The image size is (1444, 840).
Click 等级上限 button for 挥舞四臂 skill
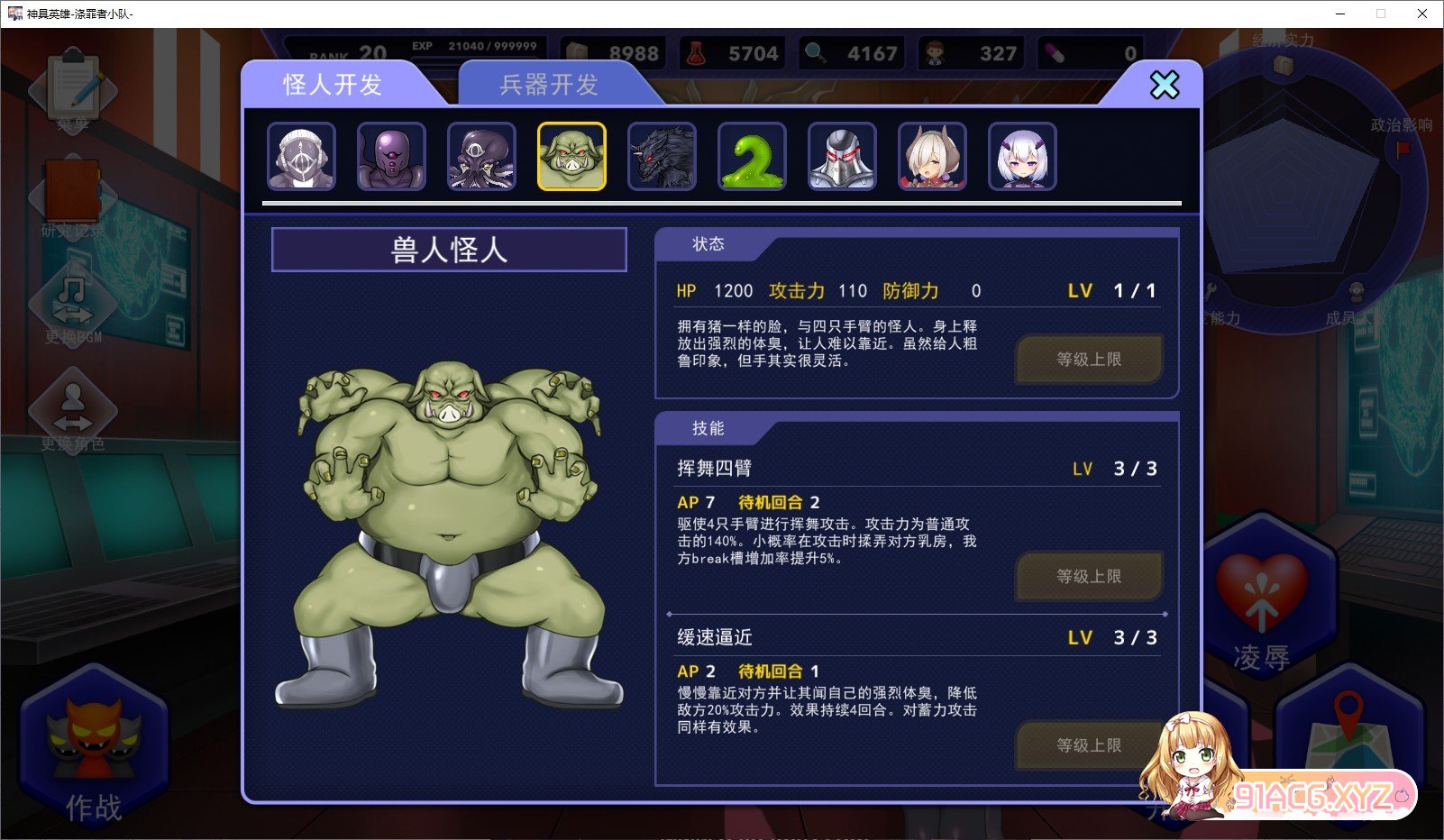[x=1089, y=577]
